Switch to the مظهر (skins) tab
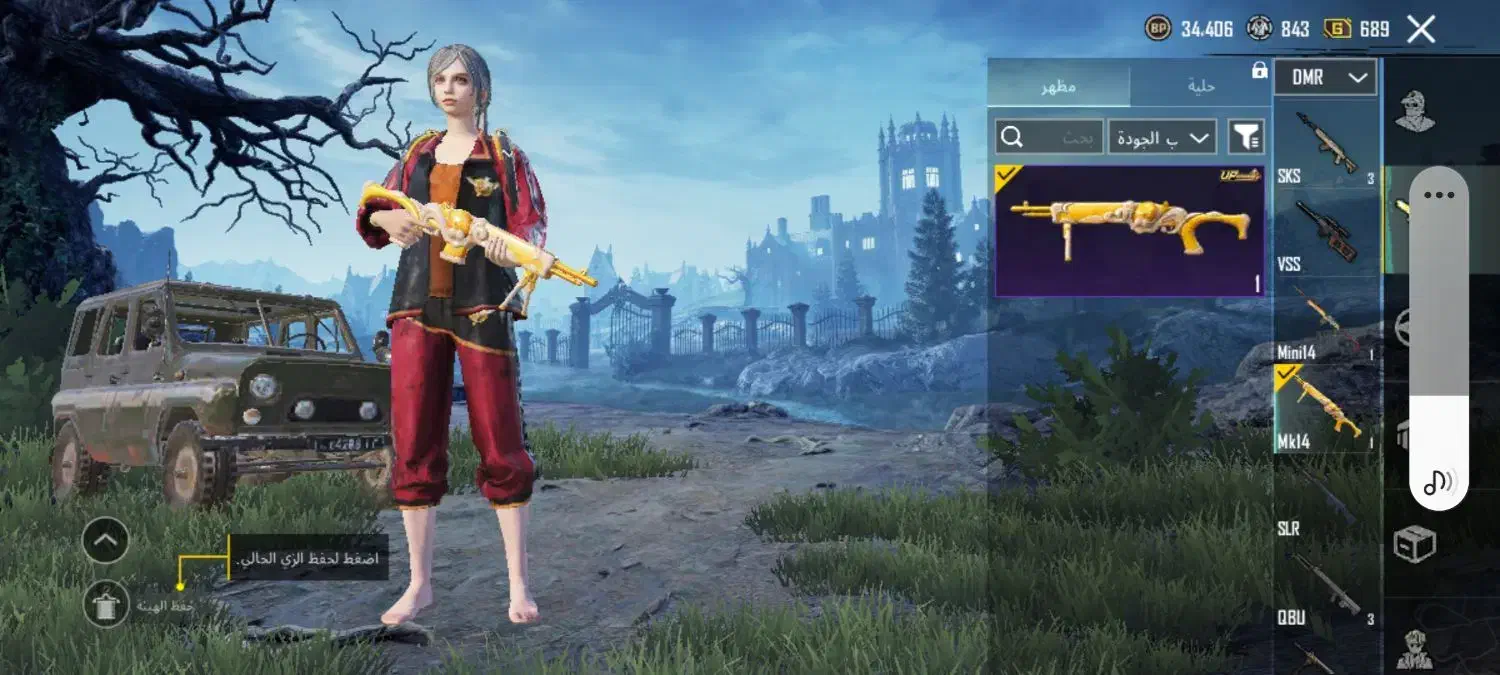The image size is (1500, 675). [1058, 87]
